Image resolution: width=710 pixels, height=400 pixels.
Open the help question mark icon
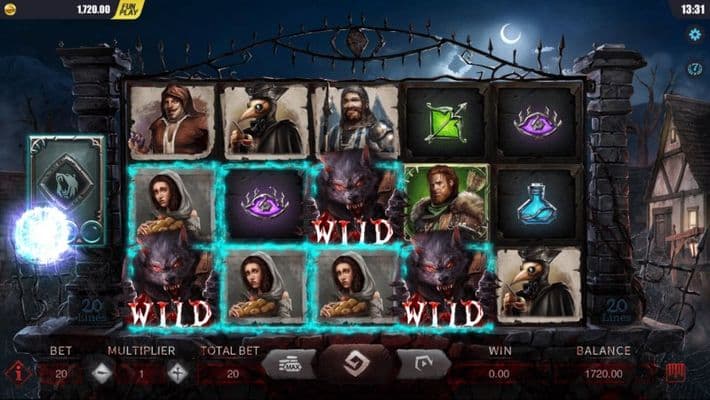coord(694,68)
